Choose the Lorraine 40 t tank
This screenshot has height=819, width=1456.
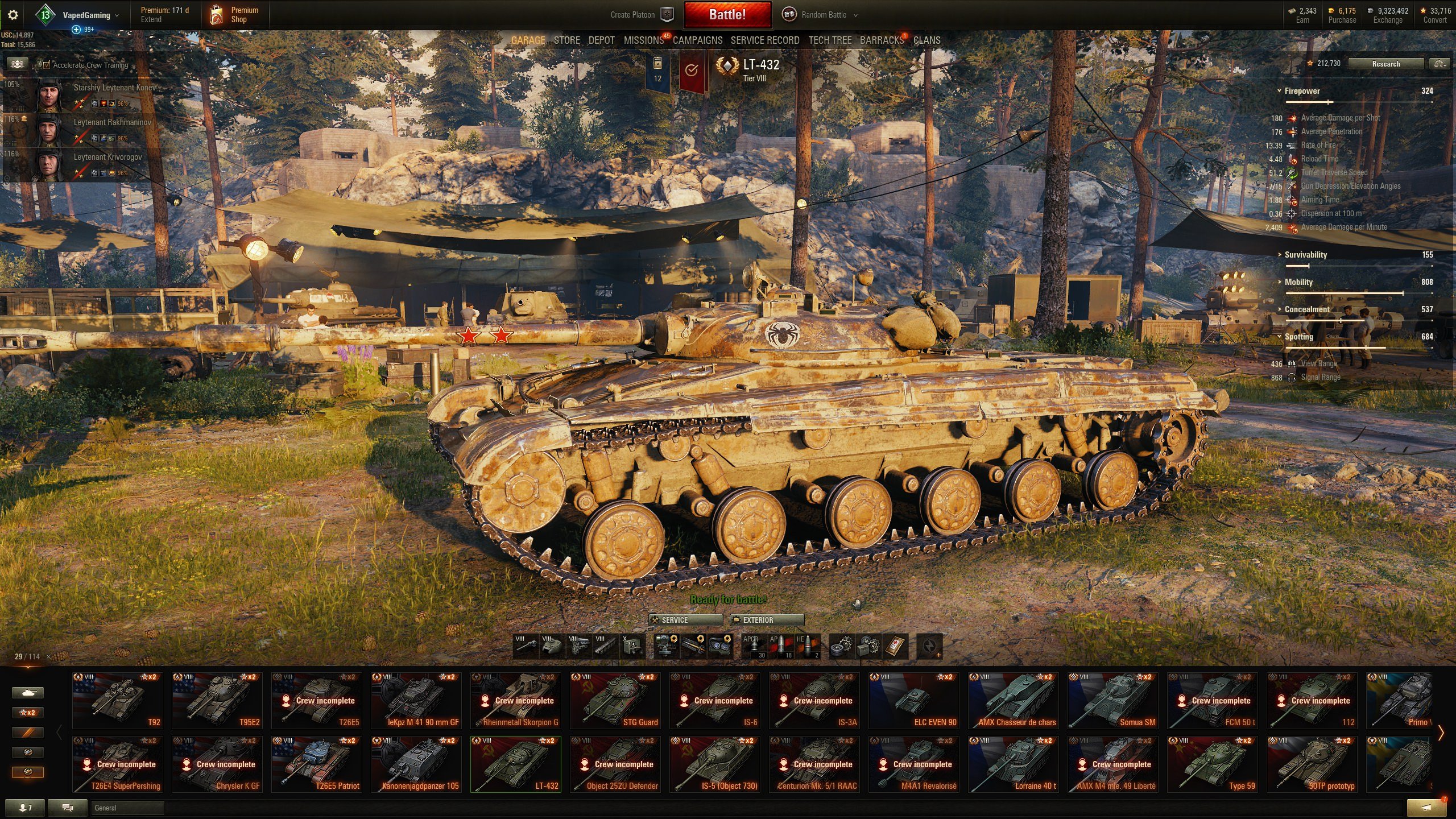point(1014,764)
